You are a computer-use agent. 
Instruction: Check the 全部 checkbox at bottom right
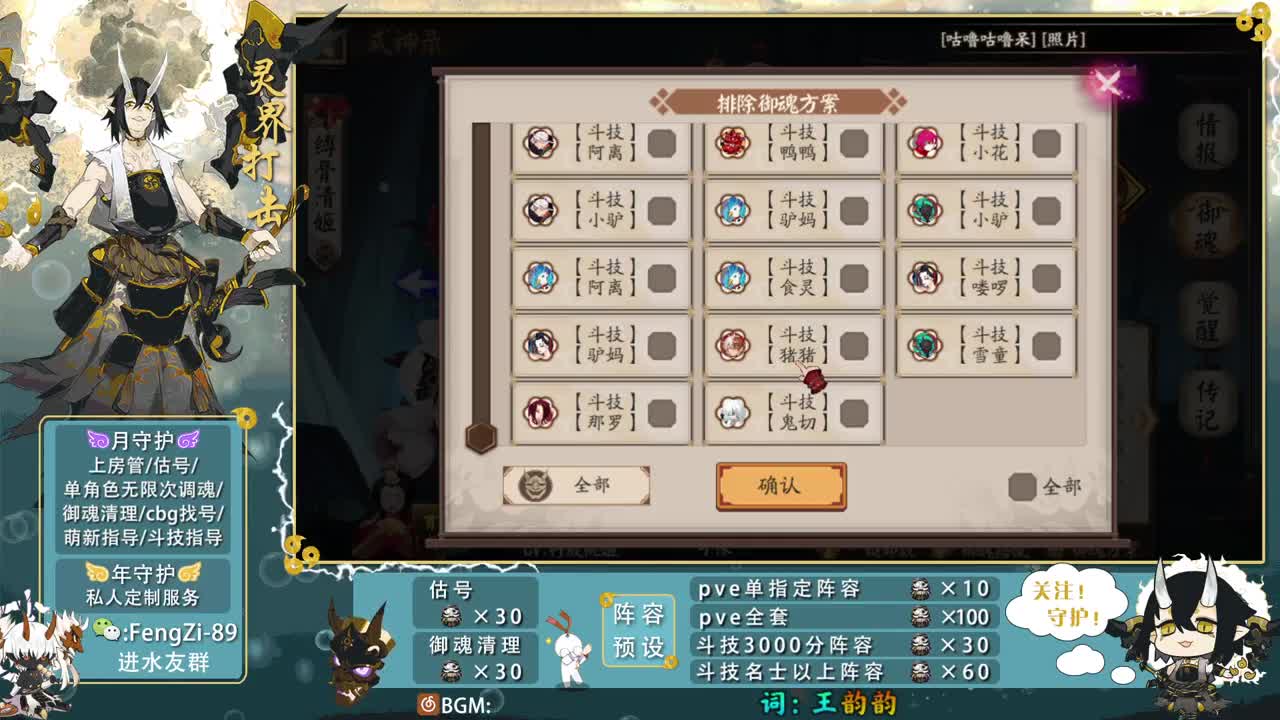click(x=1023, y=487)
